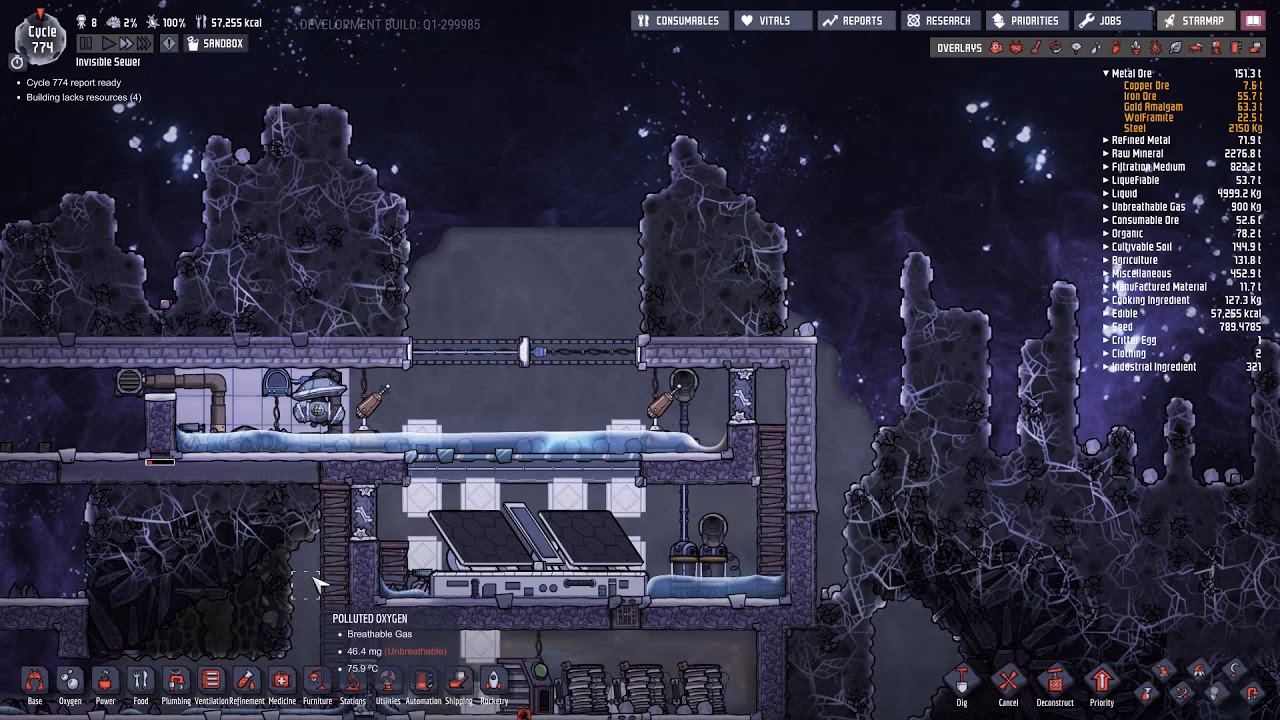The image size is (1280, 720).
Task: Click the 'Building lacks resources' notification
Action: (84, 97)
